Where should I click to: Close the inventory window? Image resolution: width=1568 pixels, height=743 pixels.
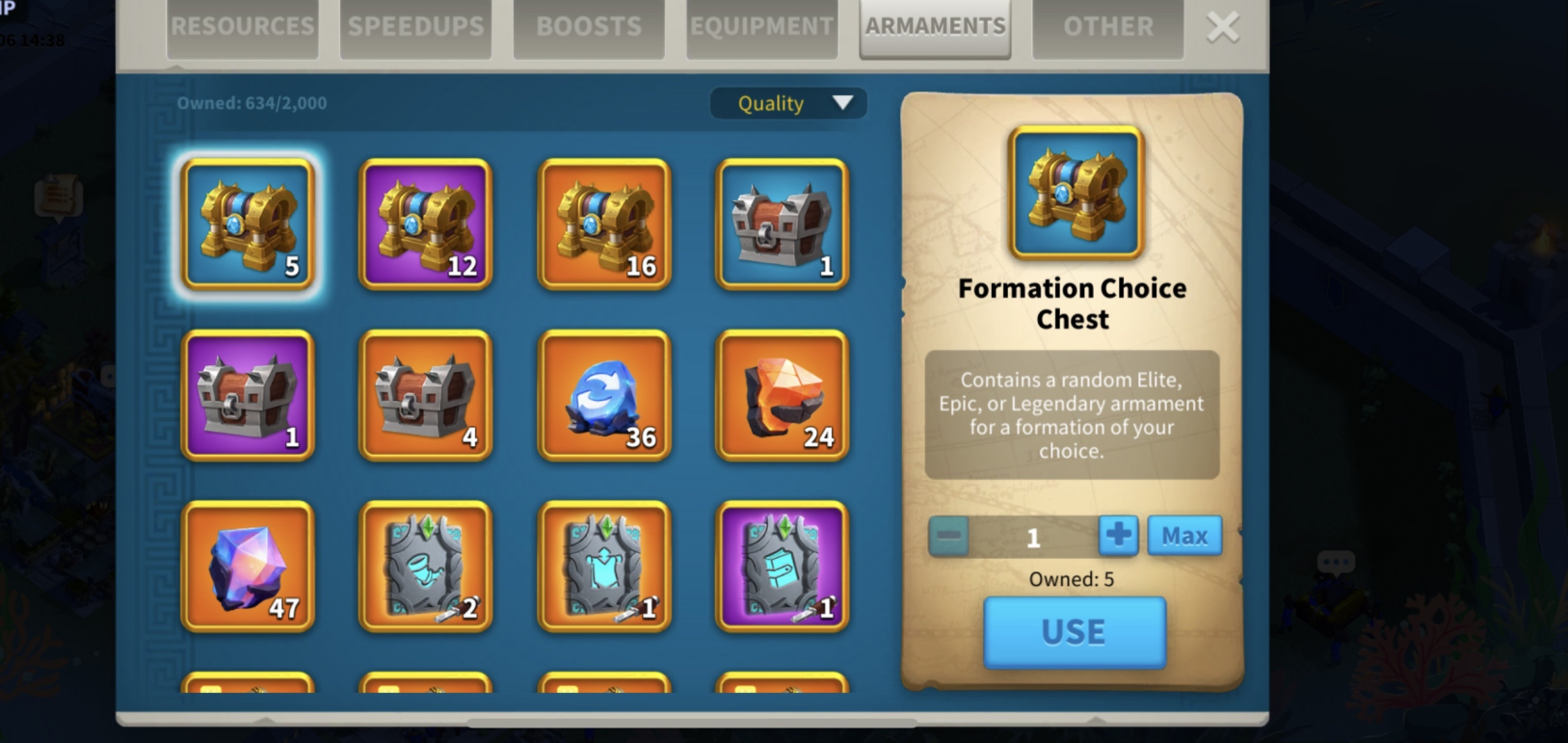[x=1223, y=27]
